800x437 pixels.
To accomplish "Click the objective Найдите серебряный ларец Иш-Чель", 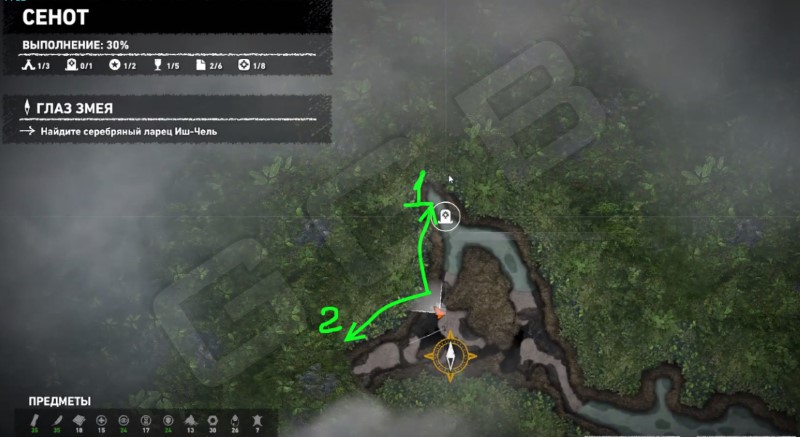I will click(123, 131).
